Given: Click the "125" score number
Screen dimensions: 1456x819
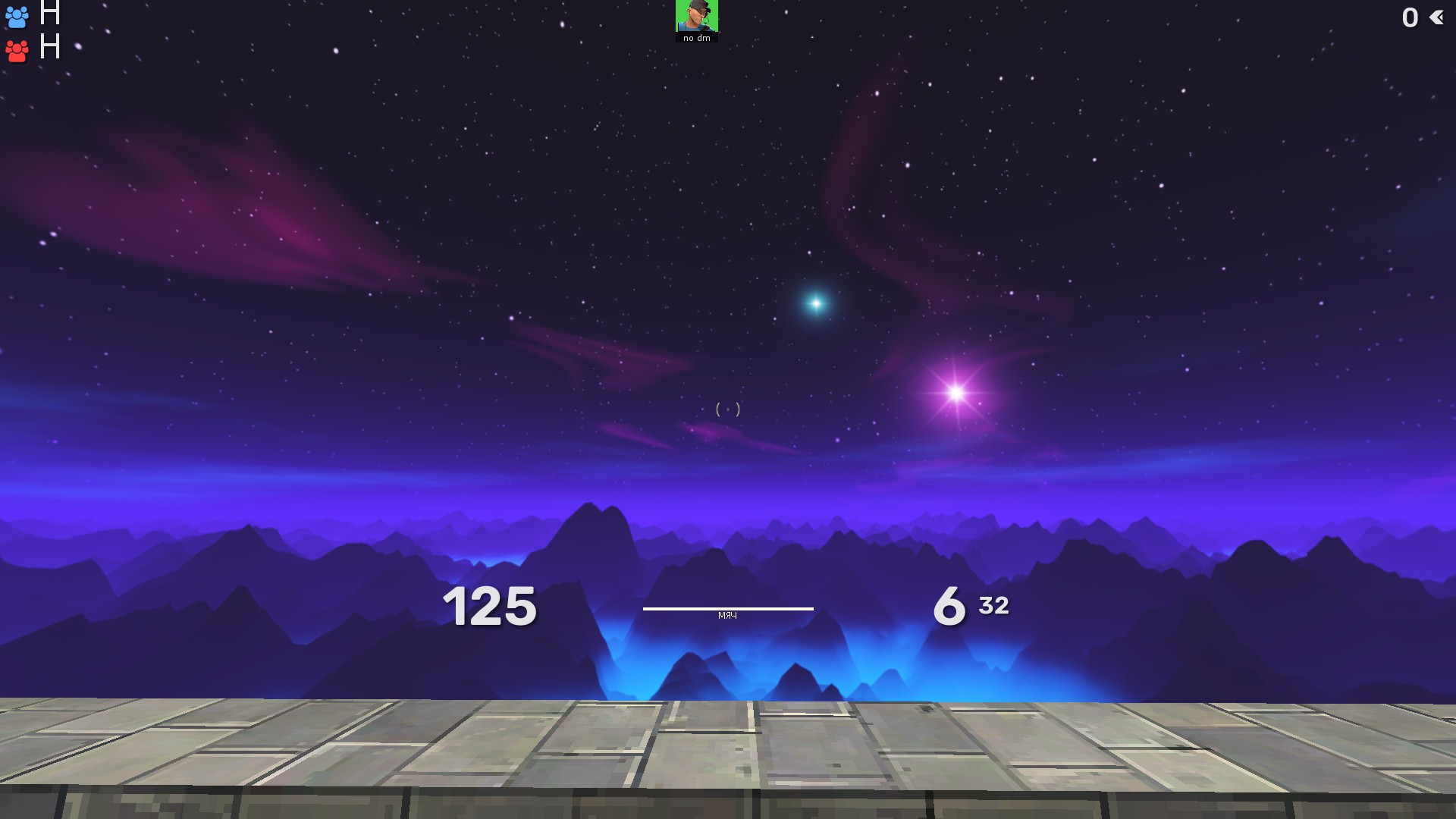Looking at the screenshot, I should click(x=490, y=605).
